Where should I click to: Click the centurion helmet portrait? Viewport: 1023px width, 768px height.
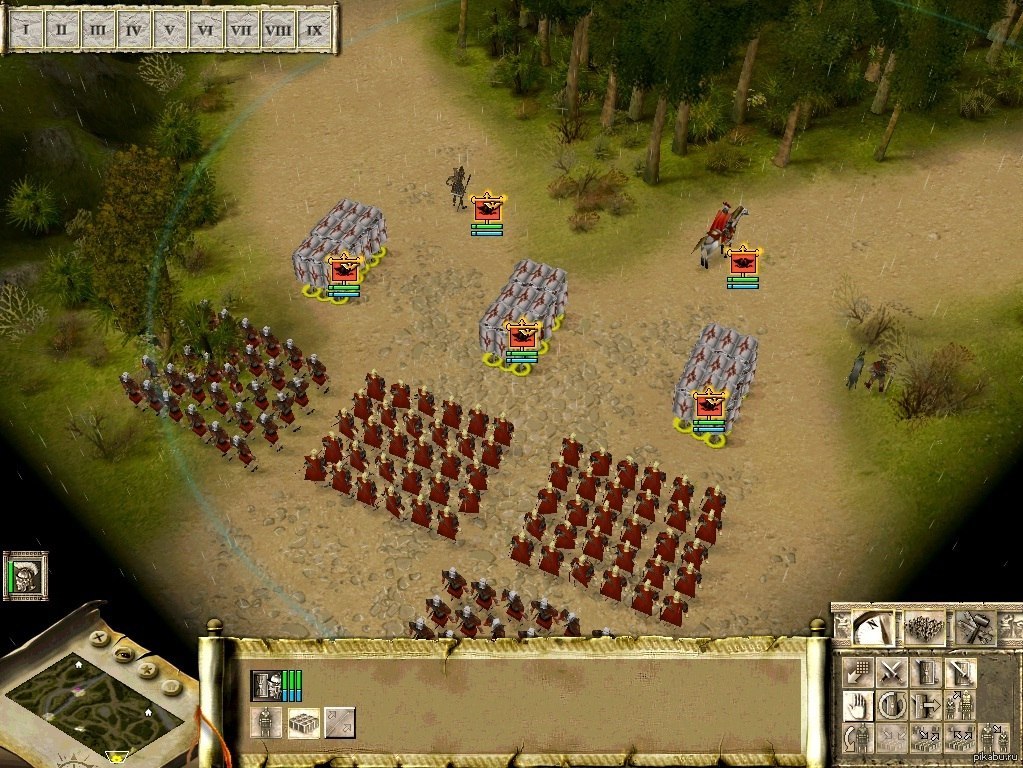(25, 575)
